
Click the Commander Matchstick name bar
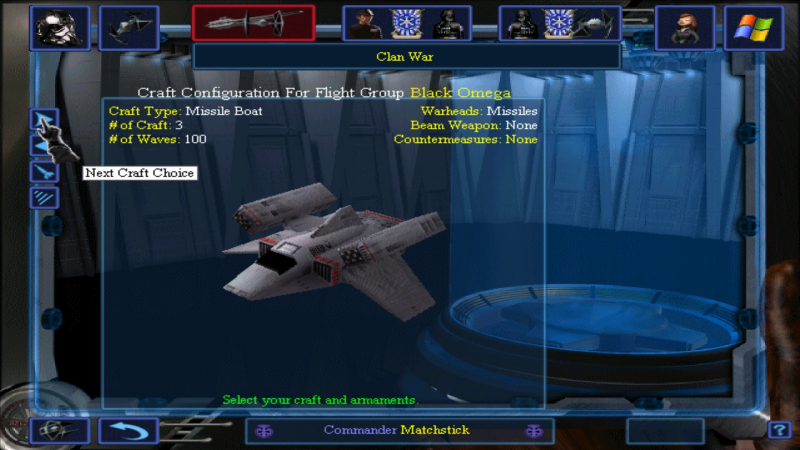click(x=396, y=431)
